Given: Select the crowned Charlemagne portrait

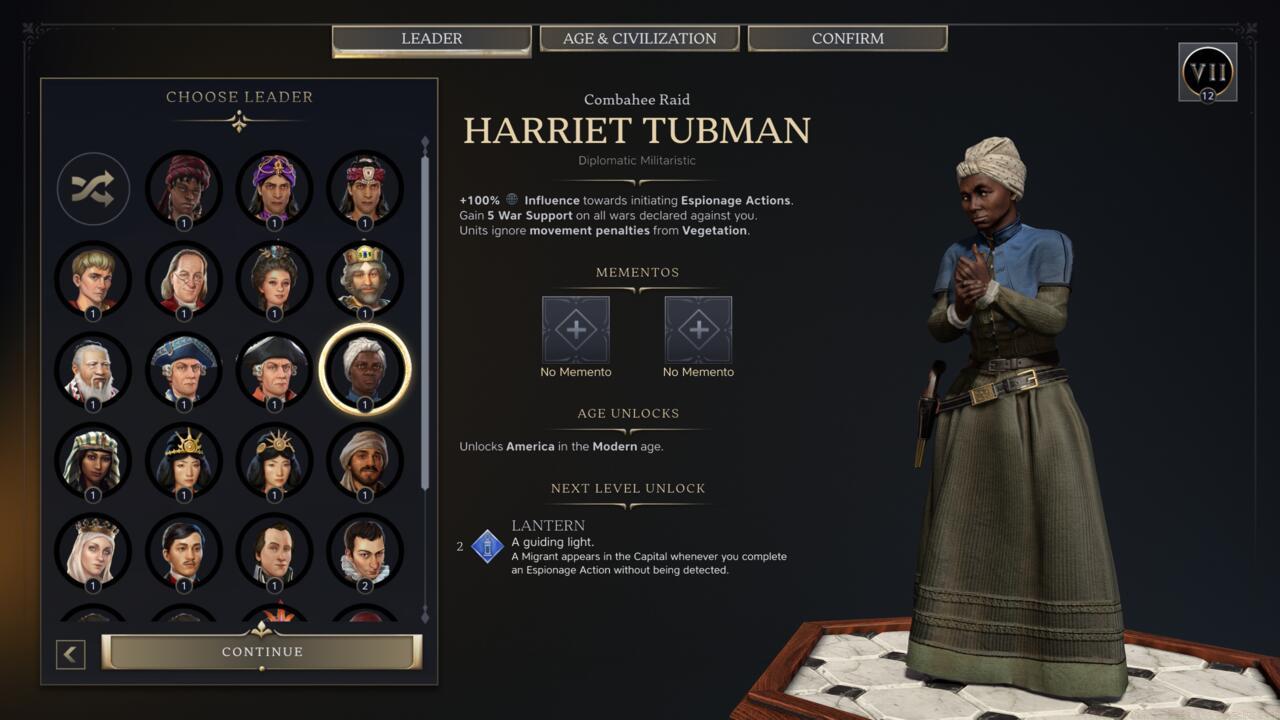Looking at the screenshot, I should point(364,280).
